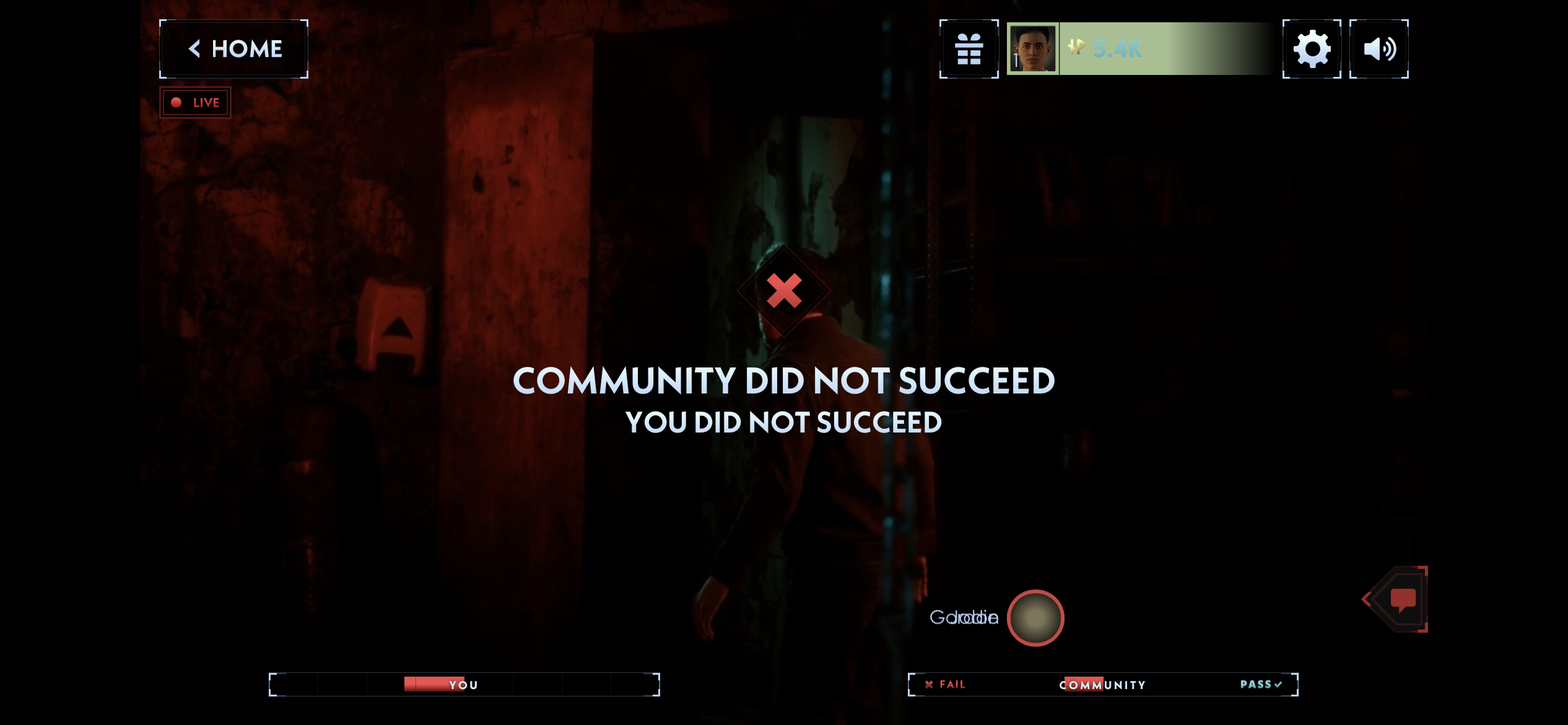
Task: Open the gift rewards menu
Action: coord(968,48)
